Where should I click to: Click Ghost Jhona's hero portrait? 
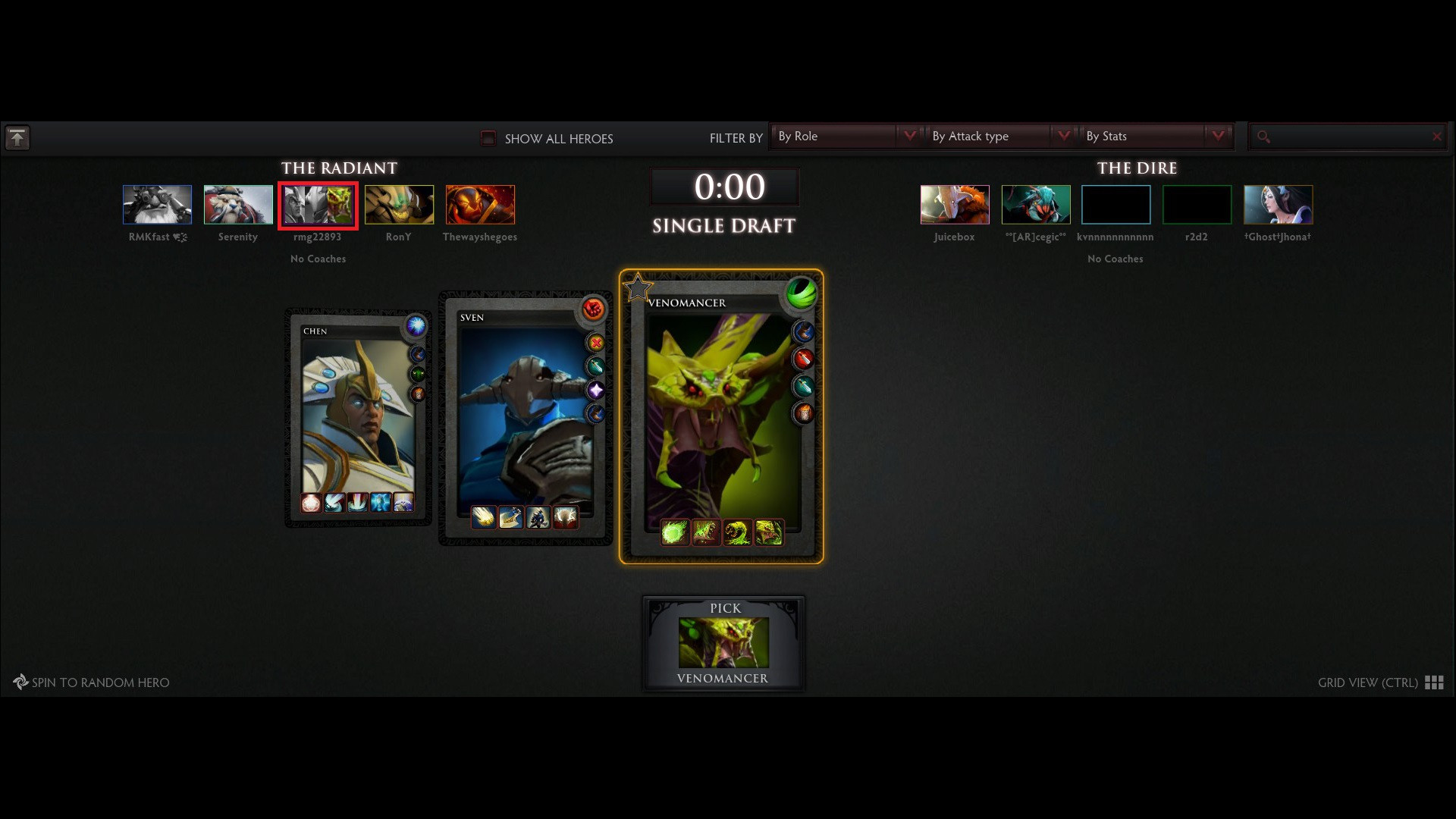click(x=1278, y=205)
